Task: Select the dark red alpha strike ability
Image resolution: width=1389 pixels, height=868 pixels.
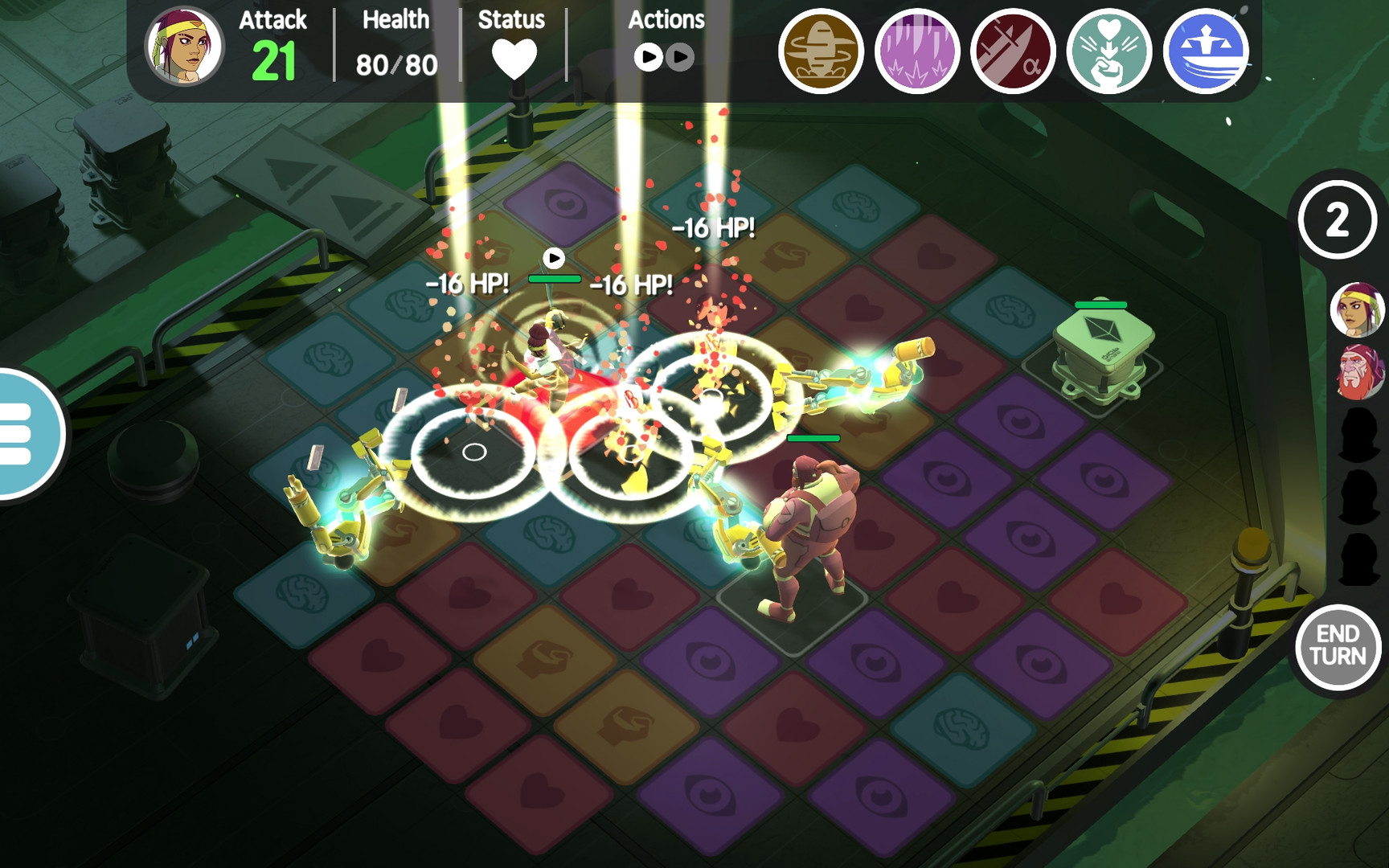Action: pyautogui.click(x=1013, y=51)
